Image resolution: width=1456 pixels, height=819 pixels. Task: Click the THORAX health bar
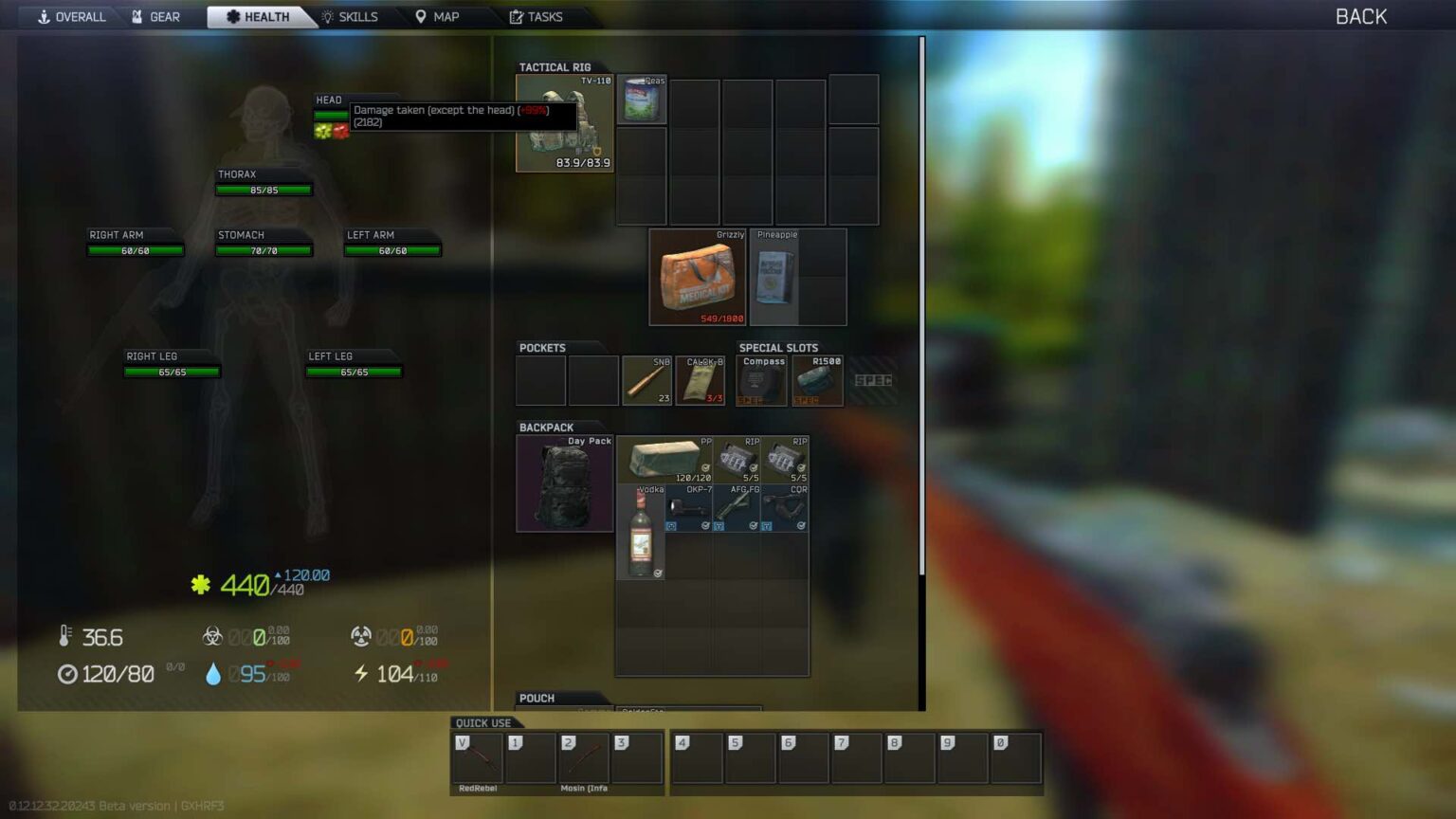(263, 189)
